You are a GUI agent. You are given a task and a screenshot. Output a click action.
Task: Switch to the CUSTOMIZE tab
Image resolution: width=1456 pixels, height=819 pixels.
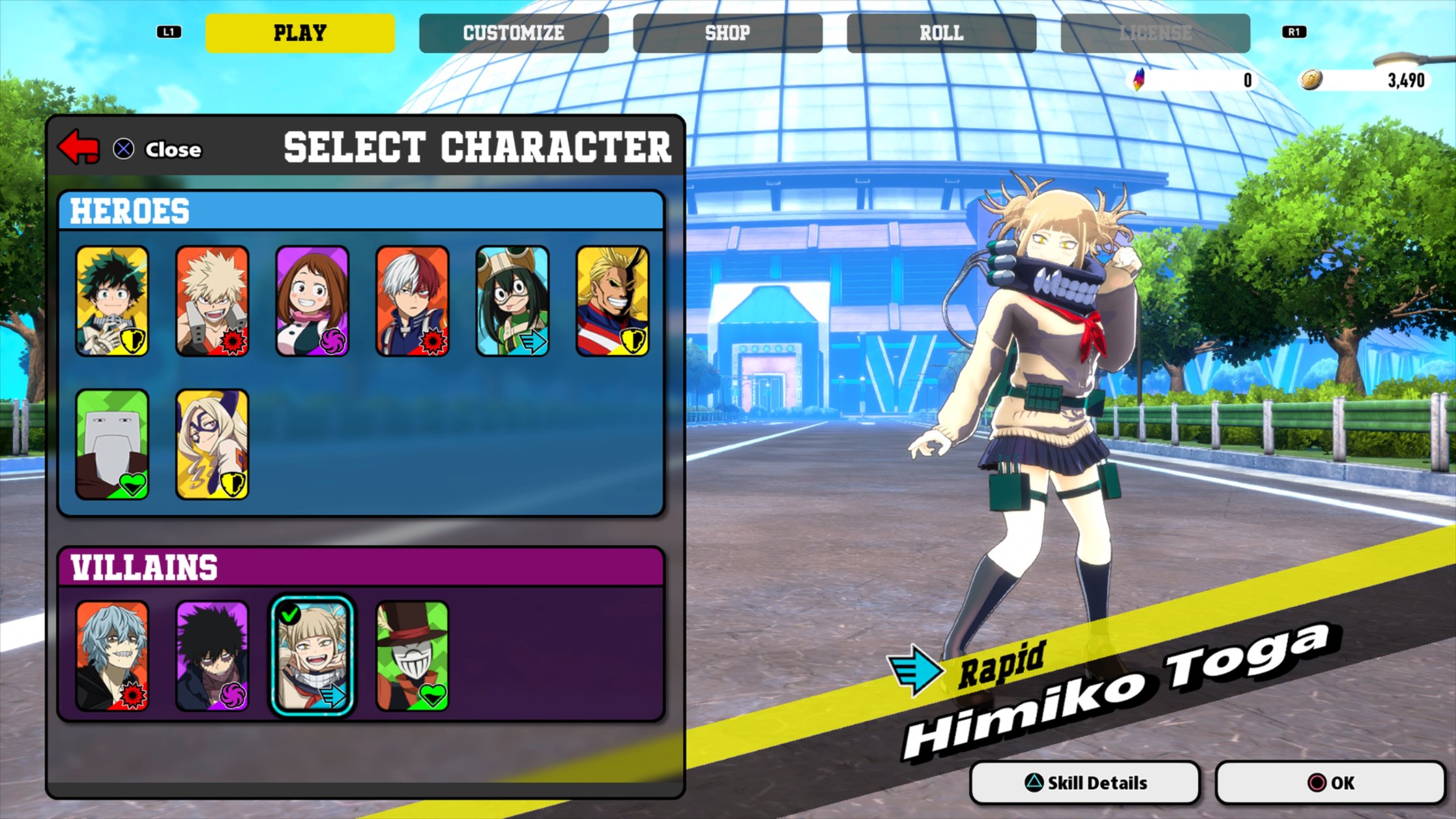(513, 33)
